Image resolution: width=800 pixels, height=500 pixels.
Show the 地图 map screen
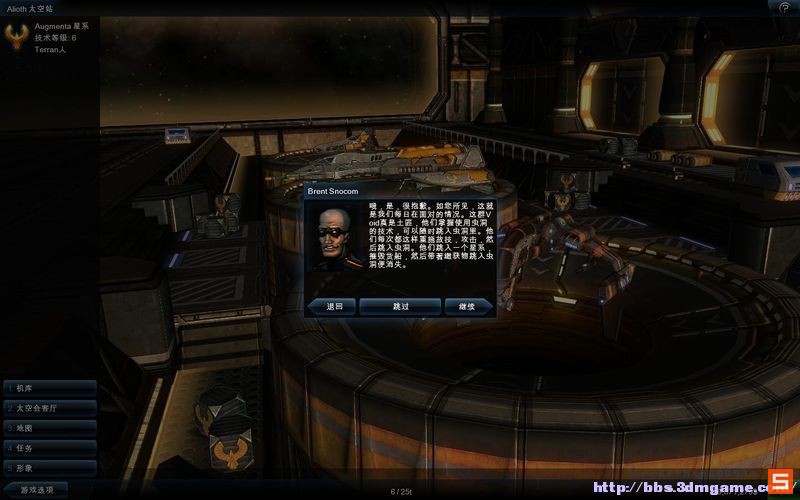[48, 428]
